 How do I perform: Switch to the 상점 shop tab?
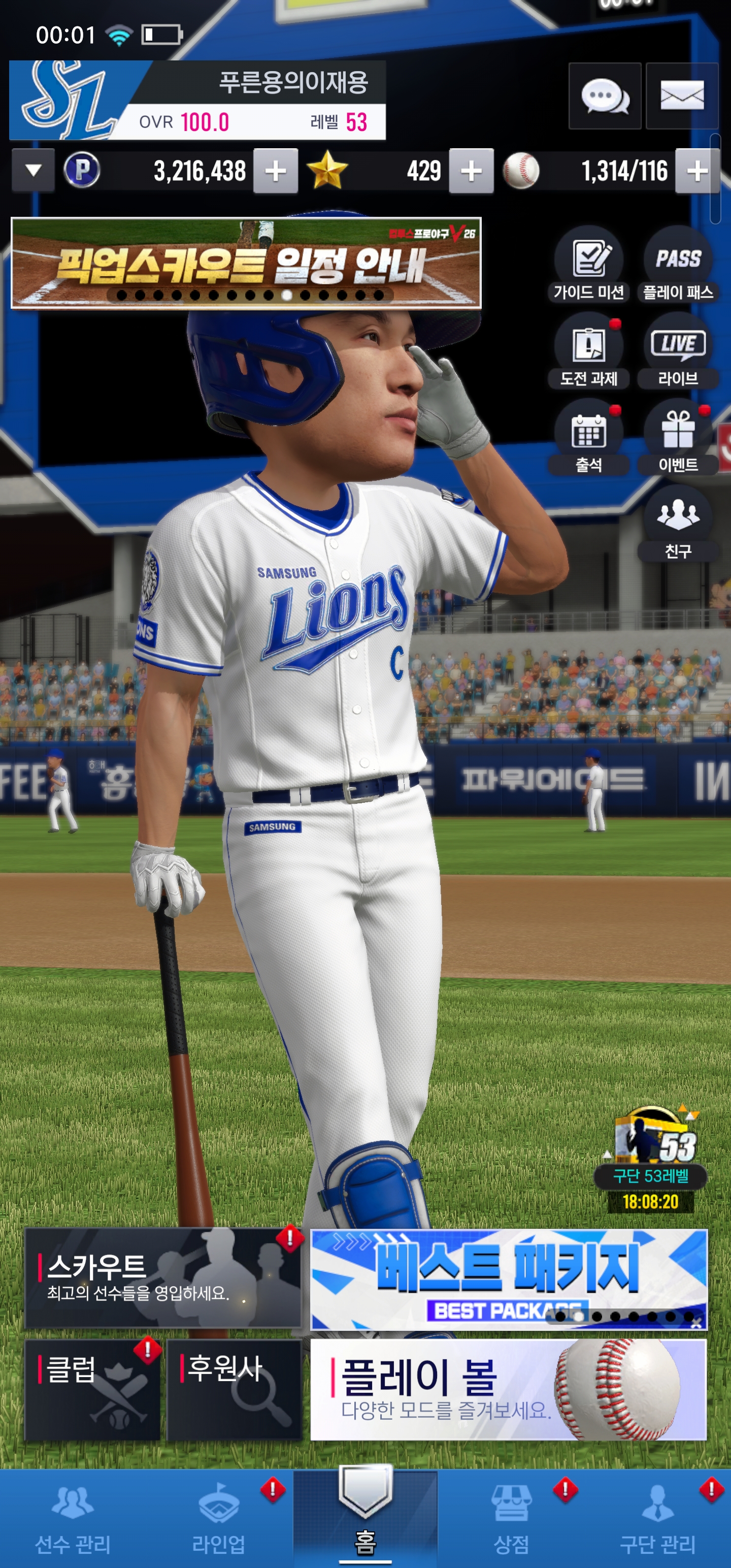[x=511, y=1518]
